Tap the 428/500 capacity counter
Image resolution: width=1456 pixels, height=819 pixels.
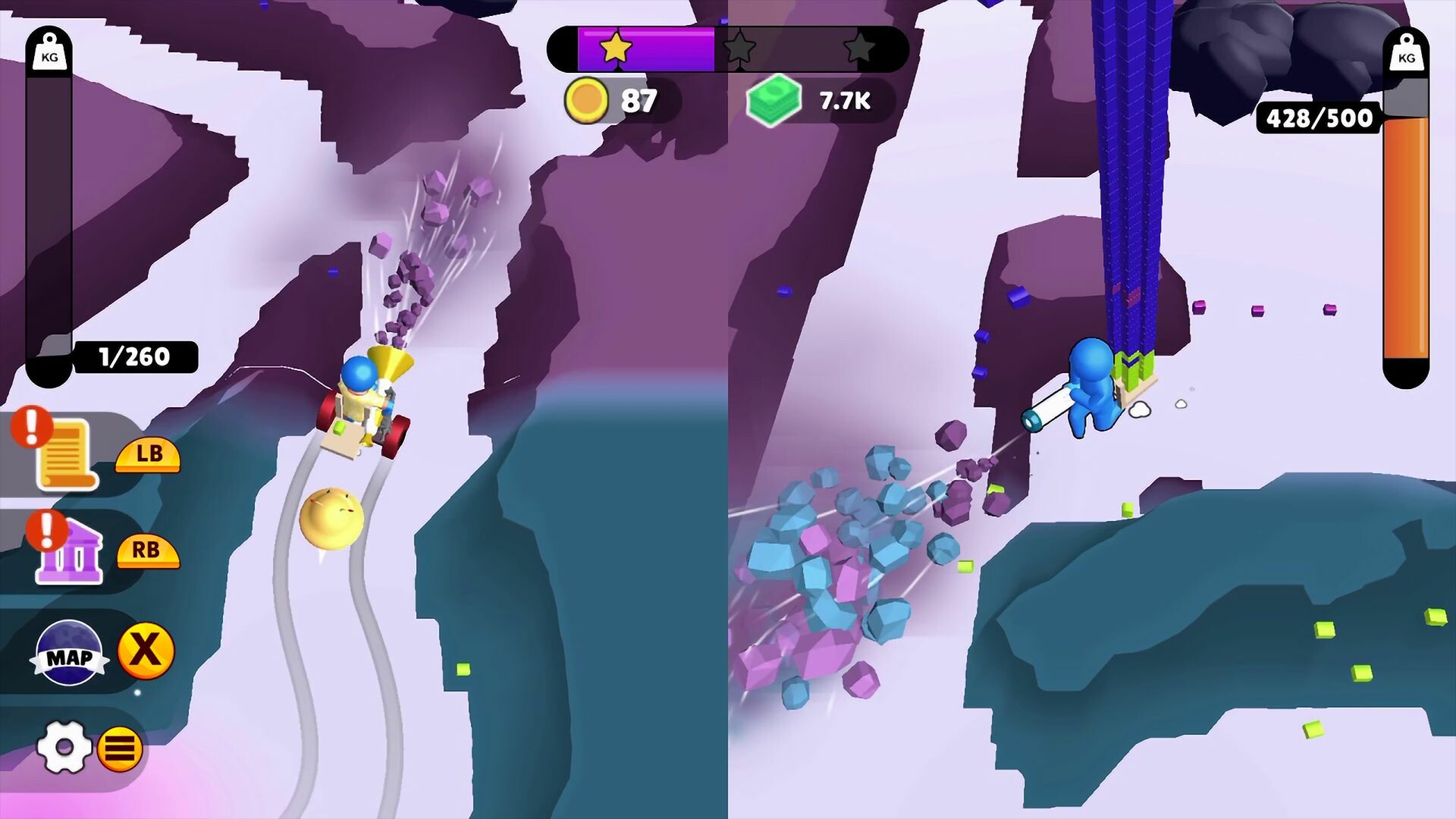1319,118
